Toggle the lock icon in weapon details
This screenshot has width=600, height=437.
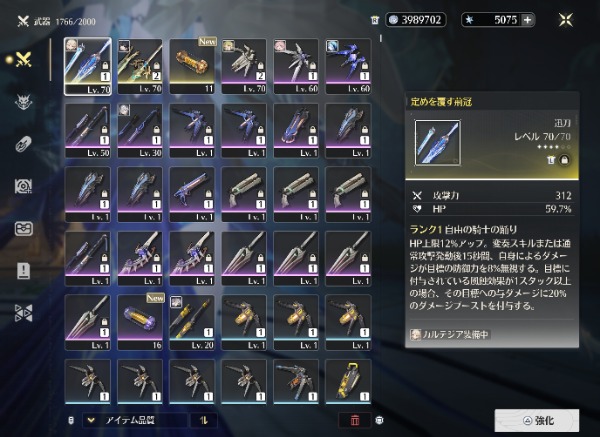566,159
